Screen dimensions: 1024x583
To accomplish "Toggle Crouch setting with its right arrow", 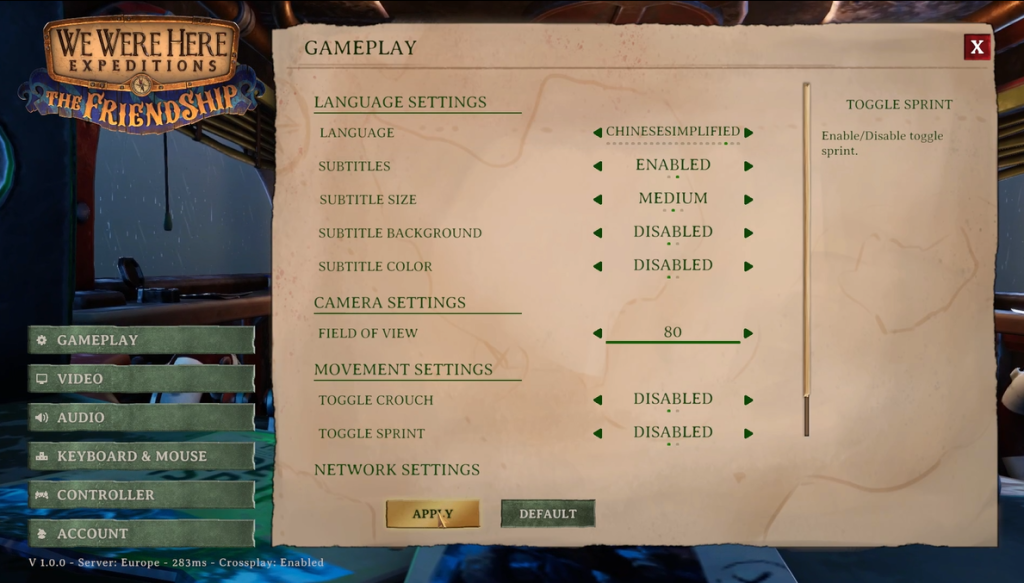I will 749,400.
